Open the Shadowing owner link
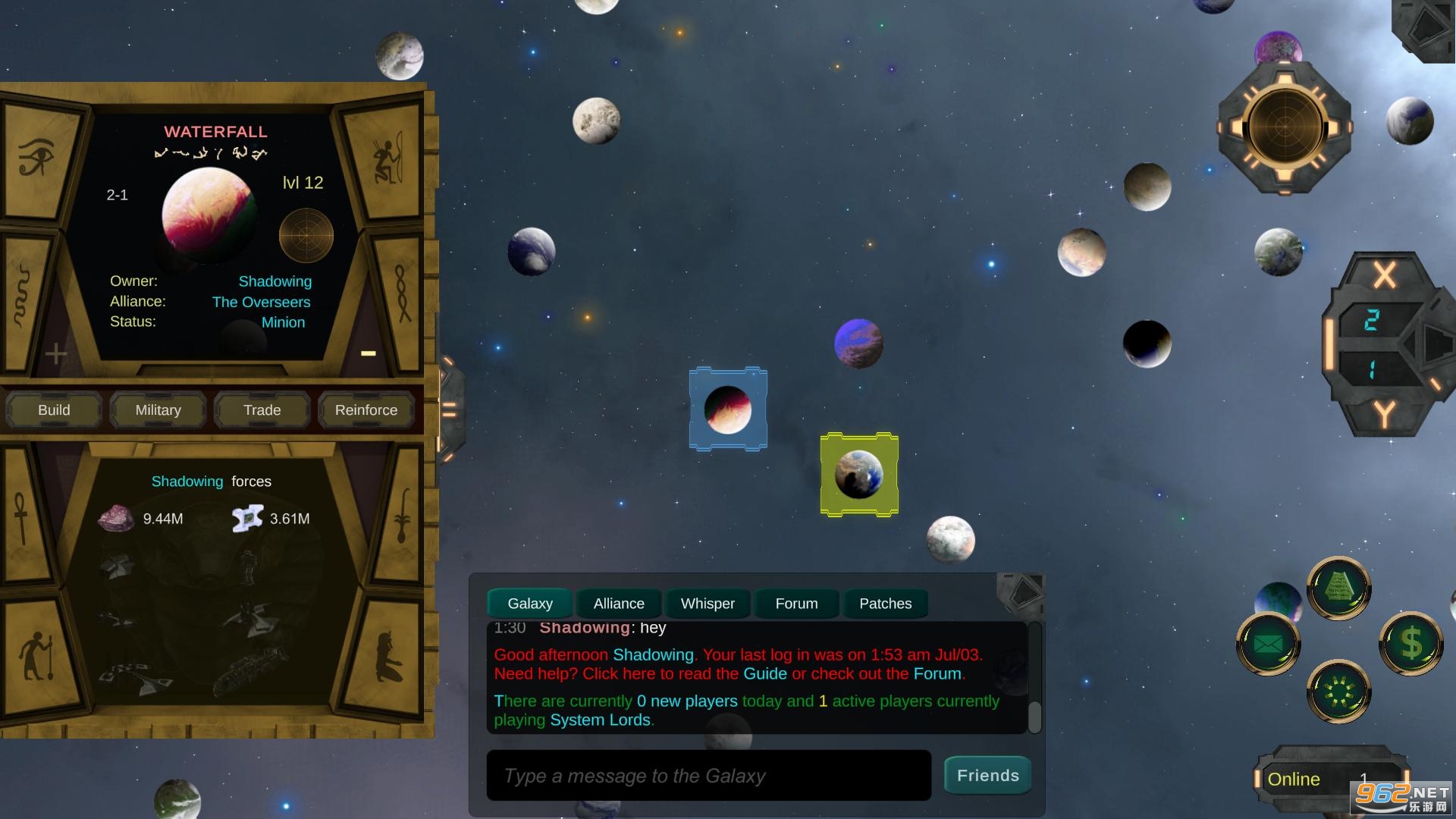This screenshot has height=819, width=1456. point(275,281)
